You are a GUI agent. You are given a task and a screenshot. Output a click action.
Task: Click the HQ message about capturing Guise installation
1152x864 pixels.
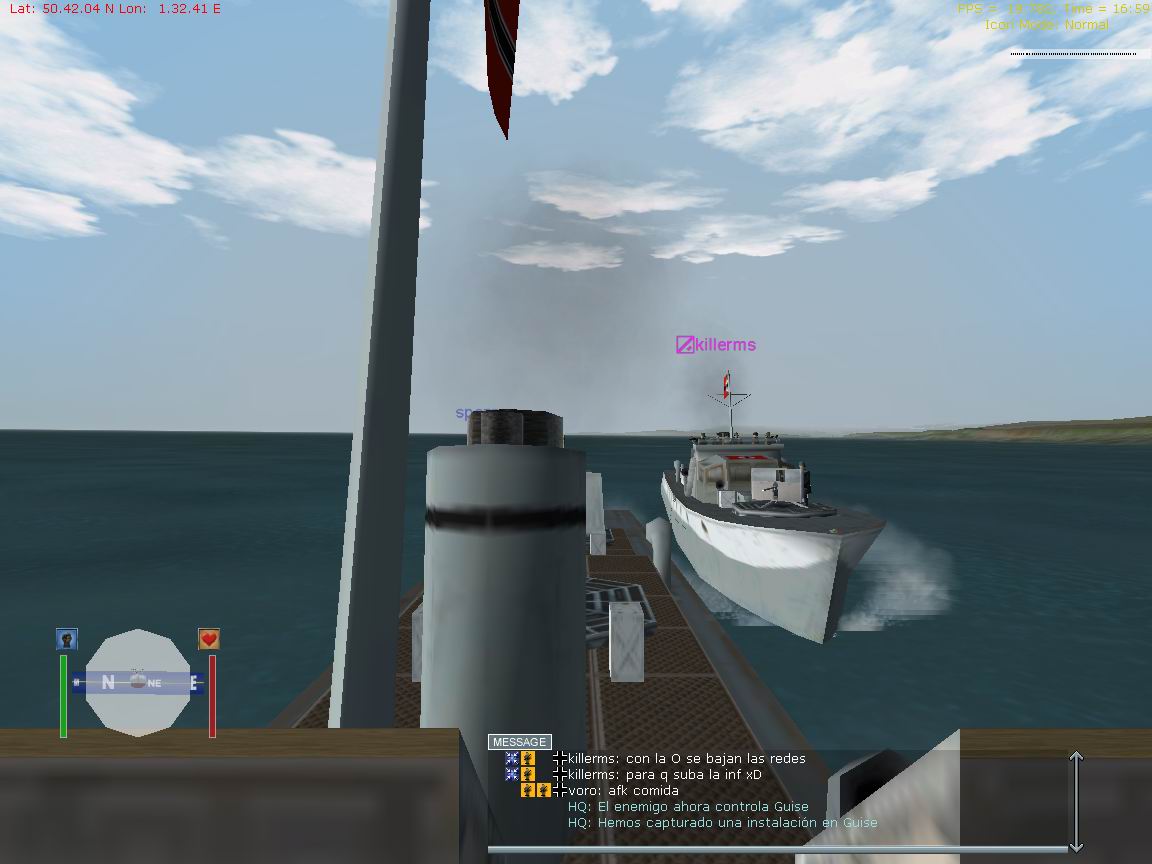(722, 823)
